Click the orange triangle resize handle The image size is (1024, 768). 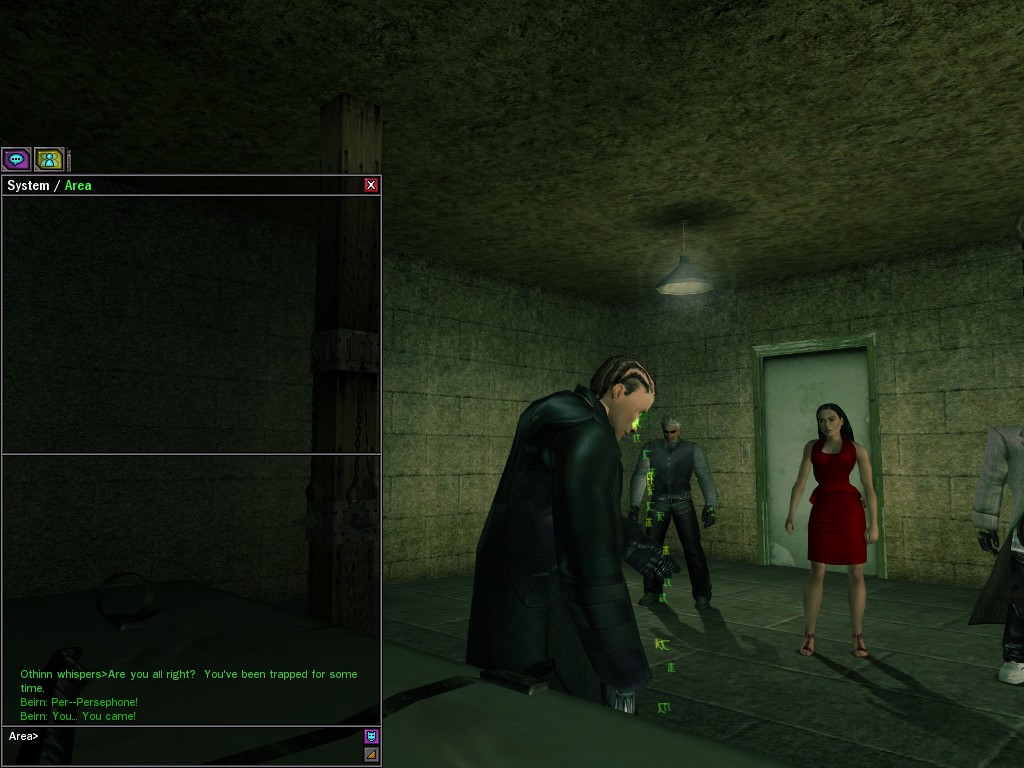pyautogui.click(x=371, y=755)
